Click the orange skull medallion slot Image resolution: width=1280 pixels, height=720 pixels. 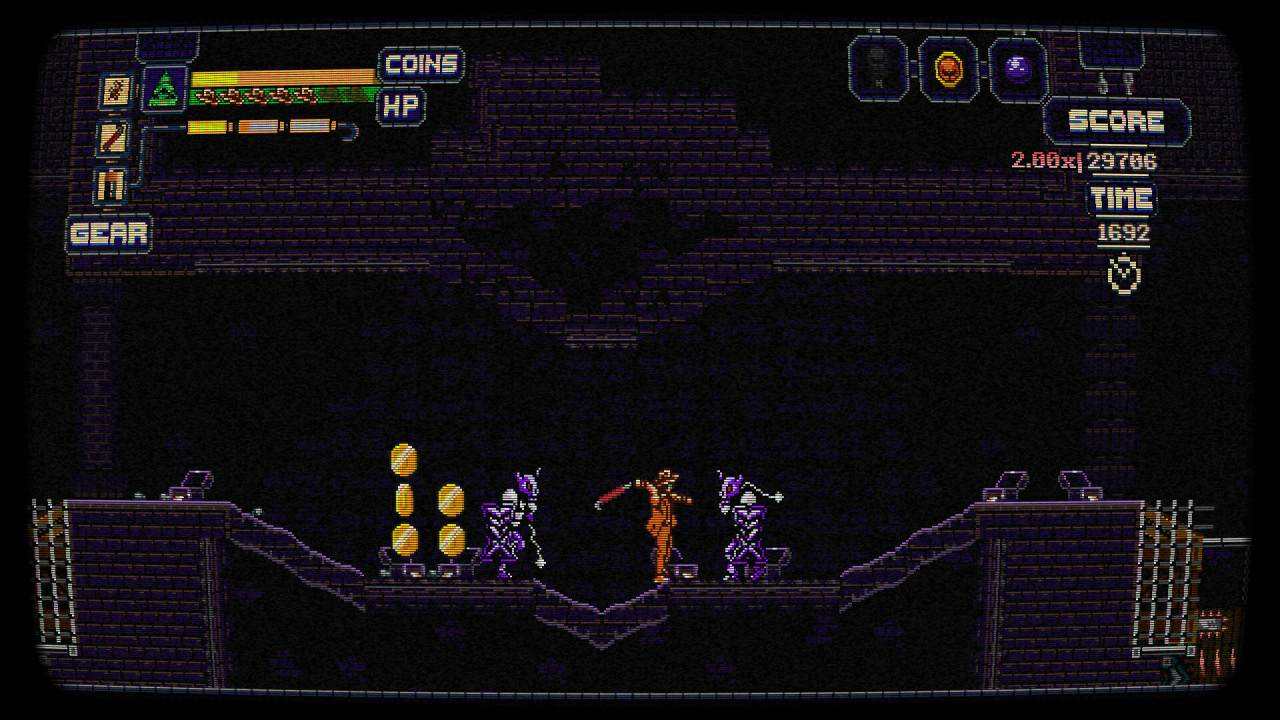pyautogui.click(x=947, y=68)
